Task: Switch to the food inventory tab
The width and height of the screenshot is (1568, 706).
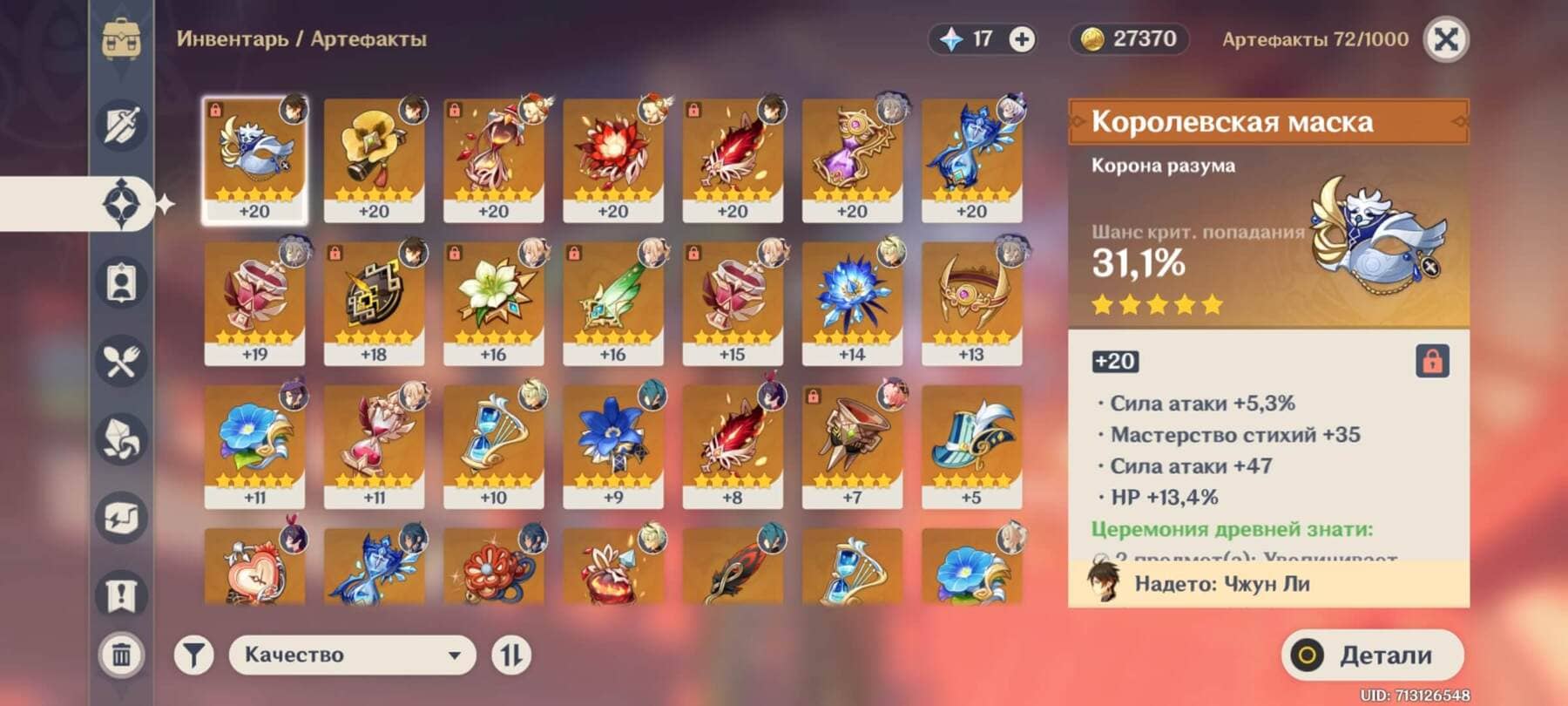Action: click(122, 361)
